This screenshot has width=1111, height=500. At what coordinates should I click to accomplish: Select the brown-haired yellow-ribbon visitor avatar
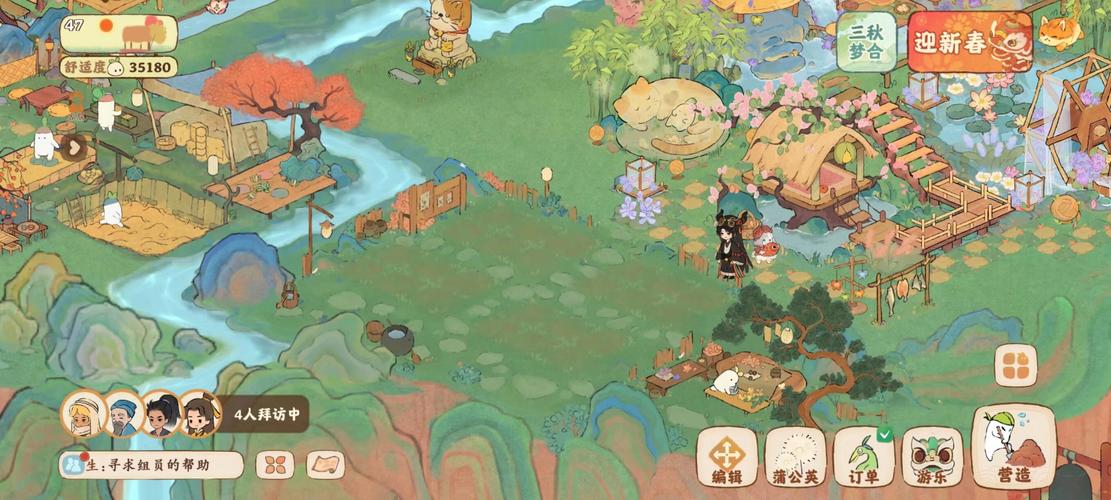(x=198, y=413)
